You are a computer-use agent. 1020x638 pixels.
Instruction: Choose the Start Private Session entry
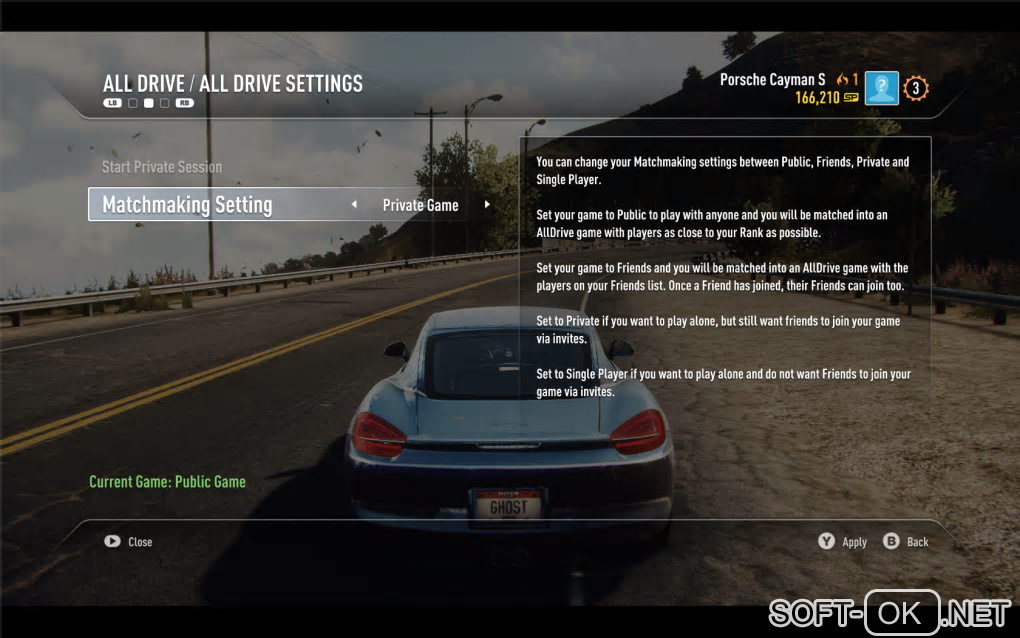click(162, 167)
